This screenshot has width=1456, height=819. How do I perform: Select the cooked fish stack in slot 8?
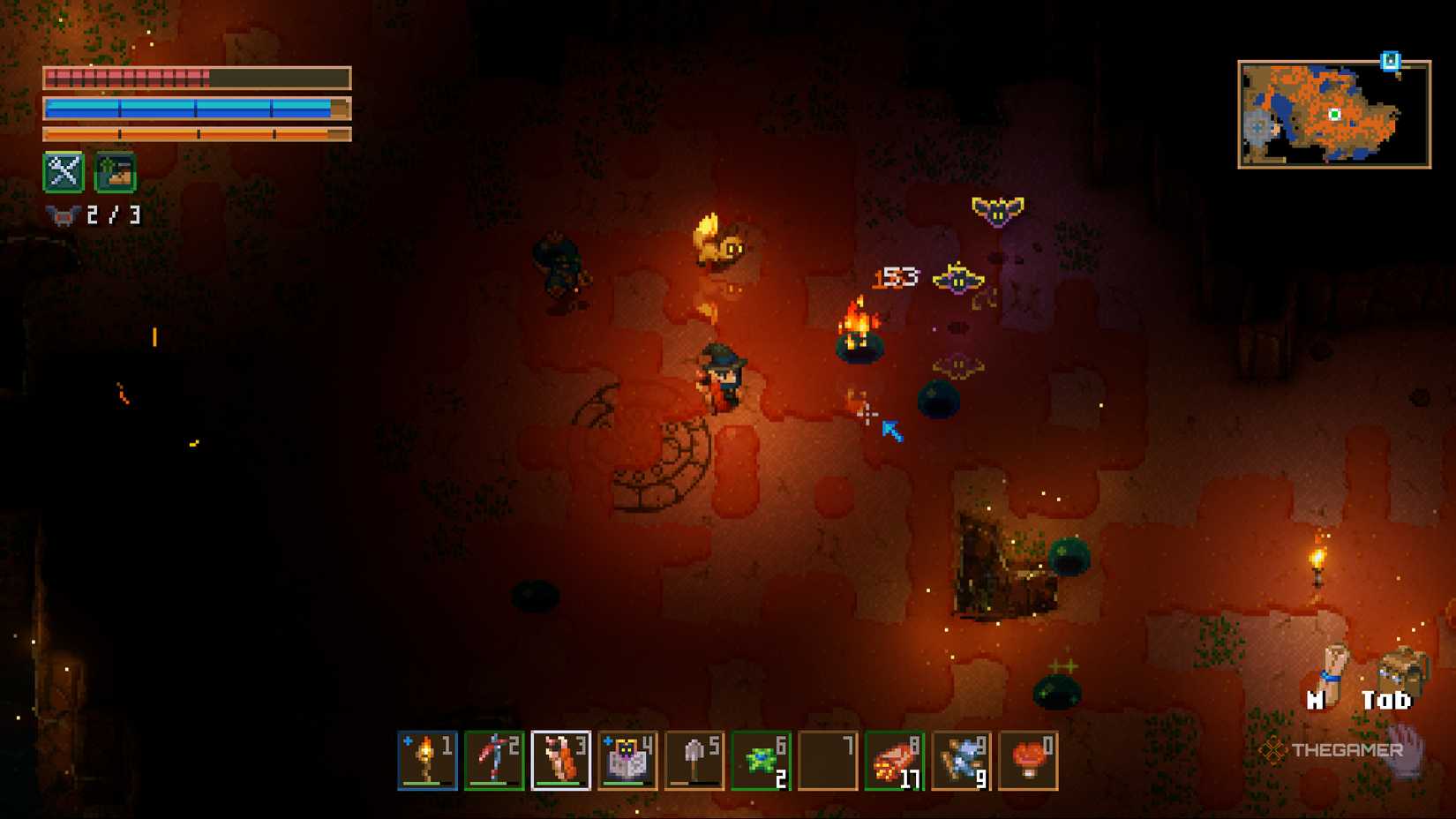point(894,761)
